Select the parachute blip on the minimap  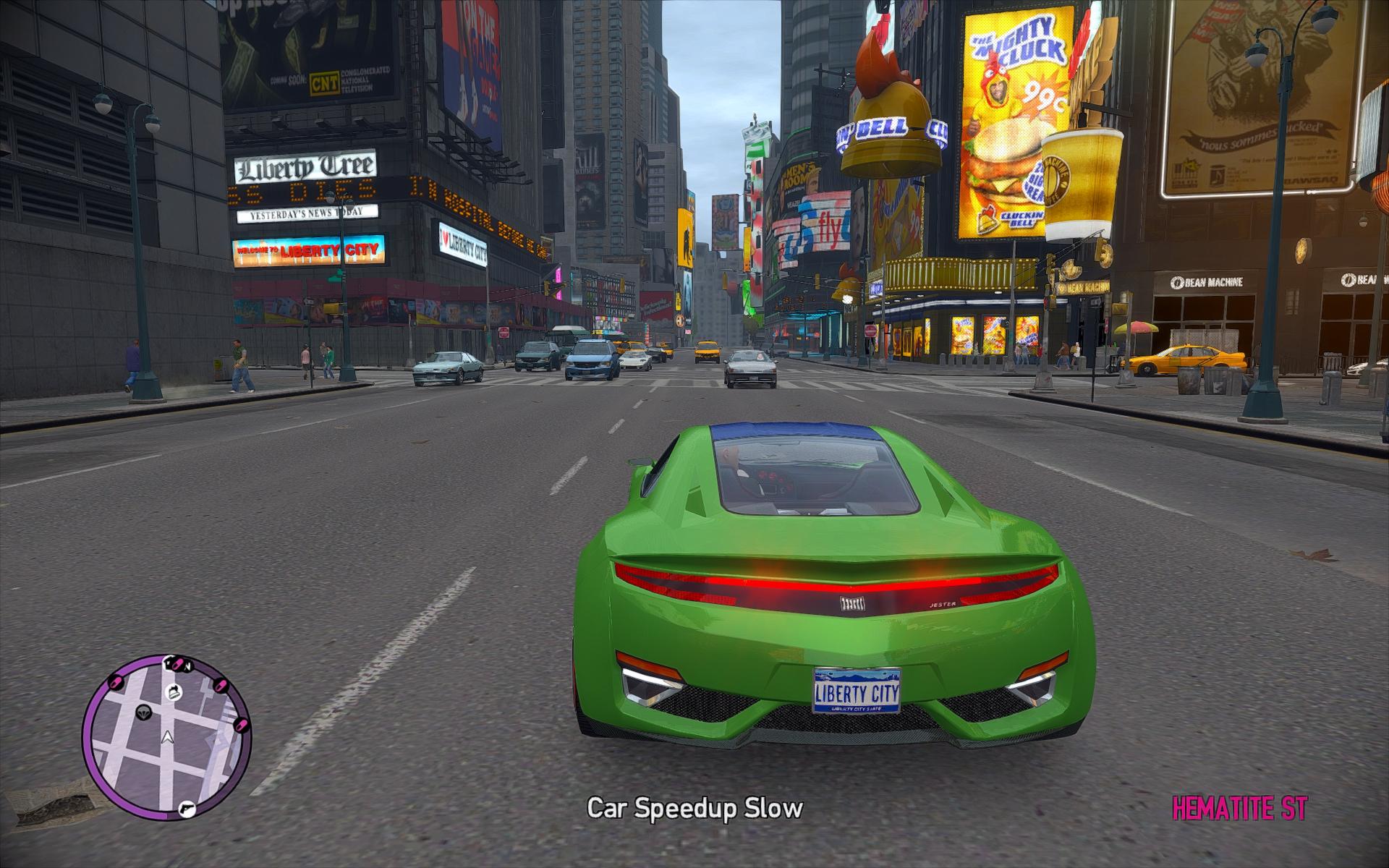coord(143,711)
